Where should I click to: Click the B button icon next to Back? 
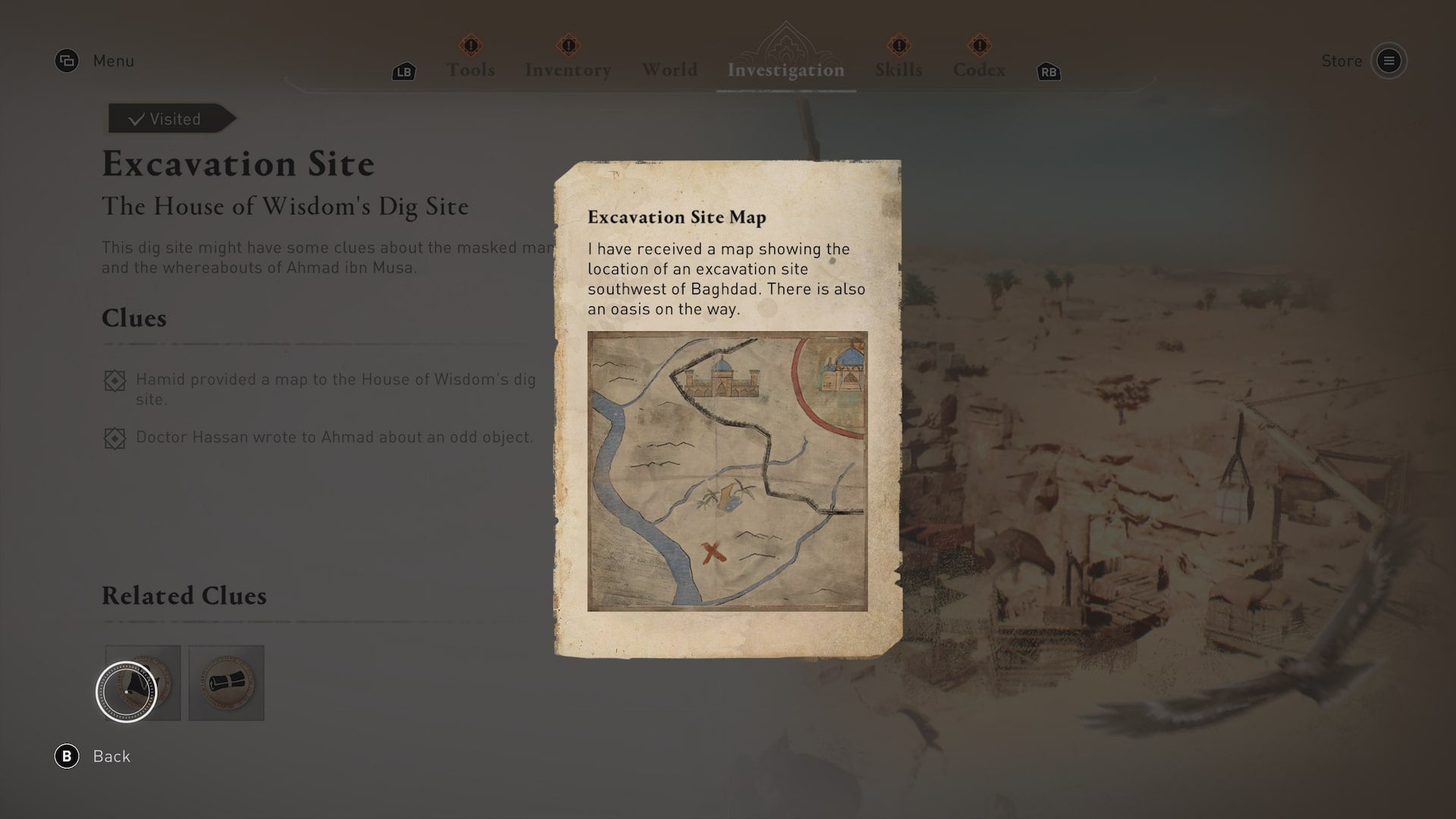[x=68, y=756]
